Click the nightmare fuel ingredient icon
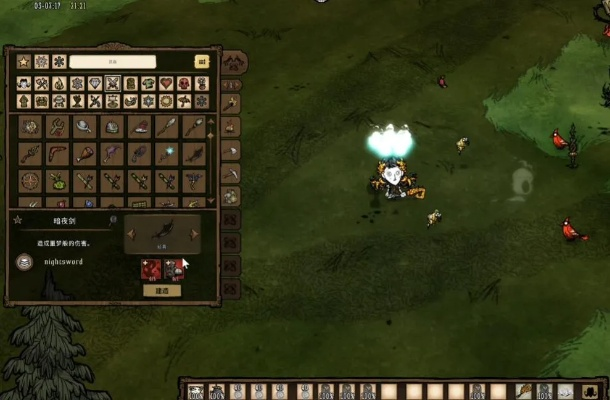Viewport: 610px width, 400px height. pyautogui.click(x=151, y=268)
